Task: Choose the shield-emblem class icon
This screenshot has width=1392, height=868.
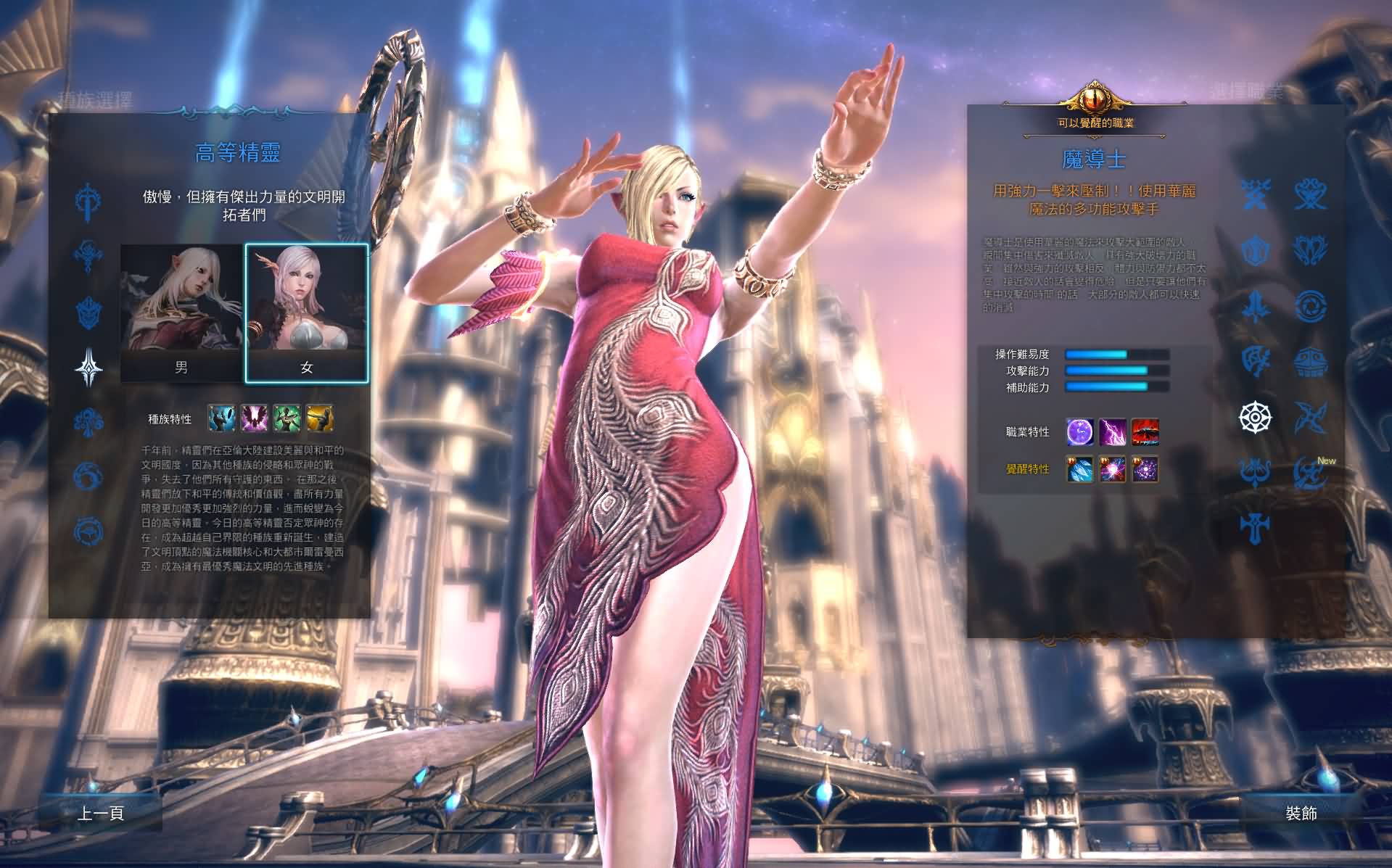Action: tap(1255, 250)
